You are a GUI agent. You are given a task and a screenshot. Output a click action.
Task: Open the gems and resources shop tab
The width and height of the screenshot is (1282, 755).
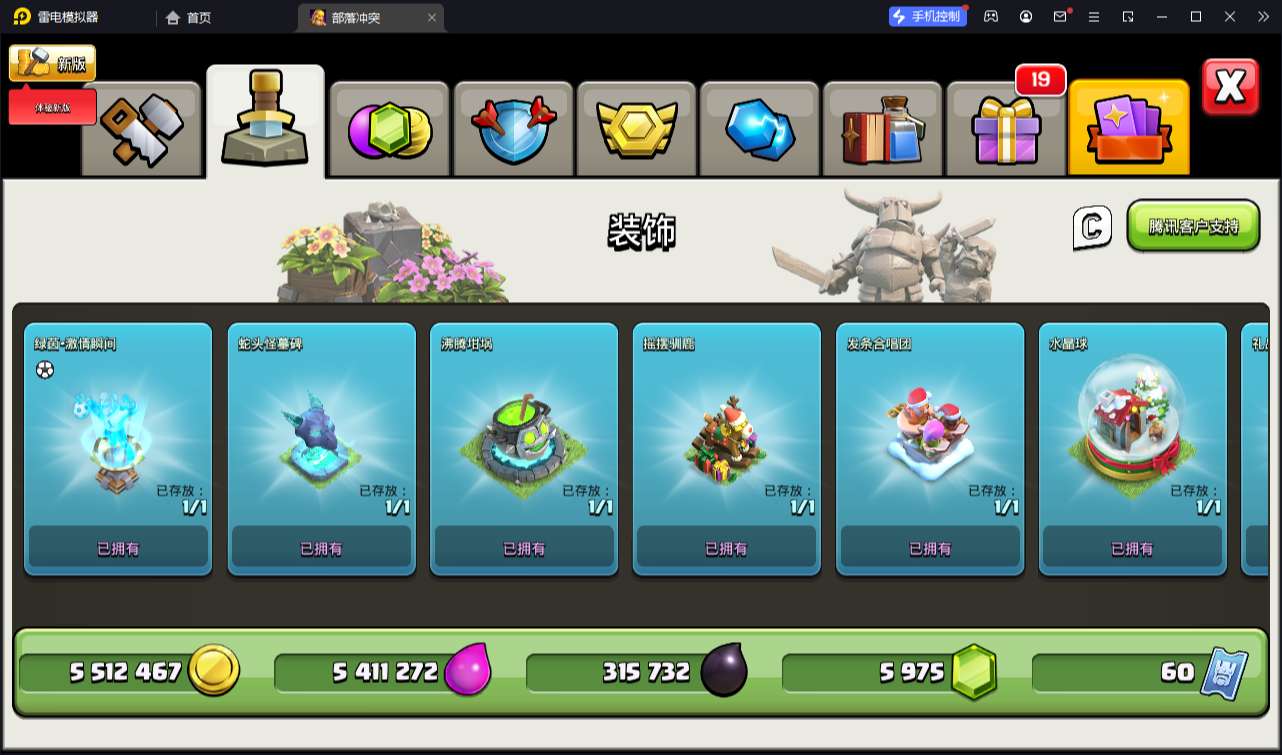(389, 130)
